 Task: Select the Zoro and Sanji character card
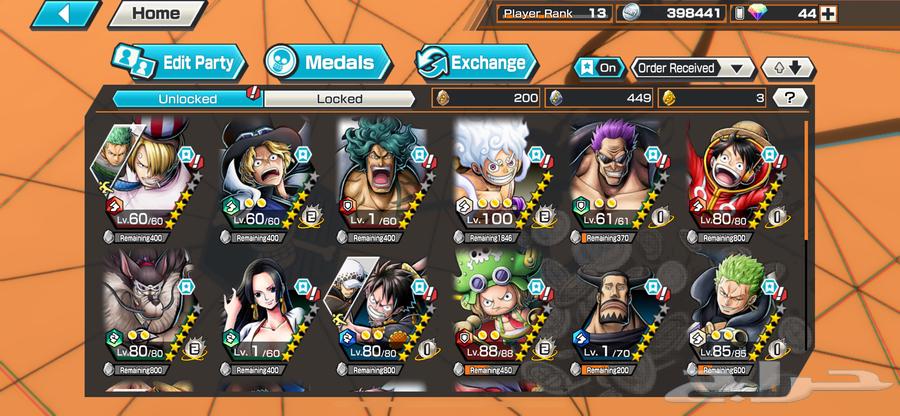[148, 176]
